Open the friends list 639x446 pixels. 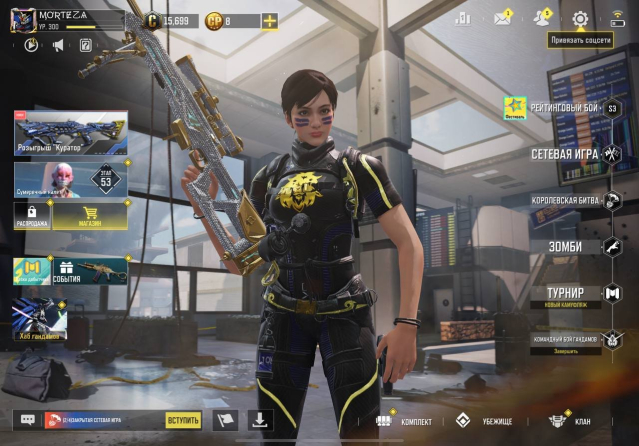tap(541, 18)
